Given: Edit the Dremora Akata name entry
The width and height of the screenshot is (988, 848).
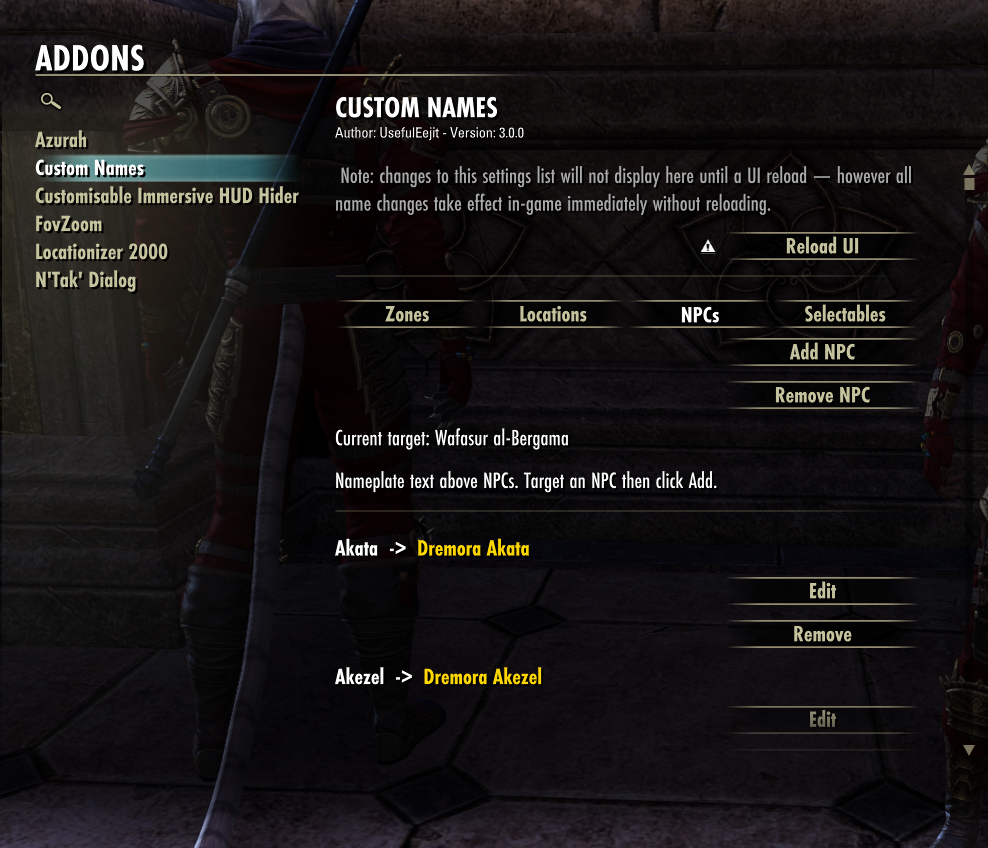Looking at the screenshot, I should (822, 591).
